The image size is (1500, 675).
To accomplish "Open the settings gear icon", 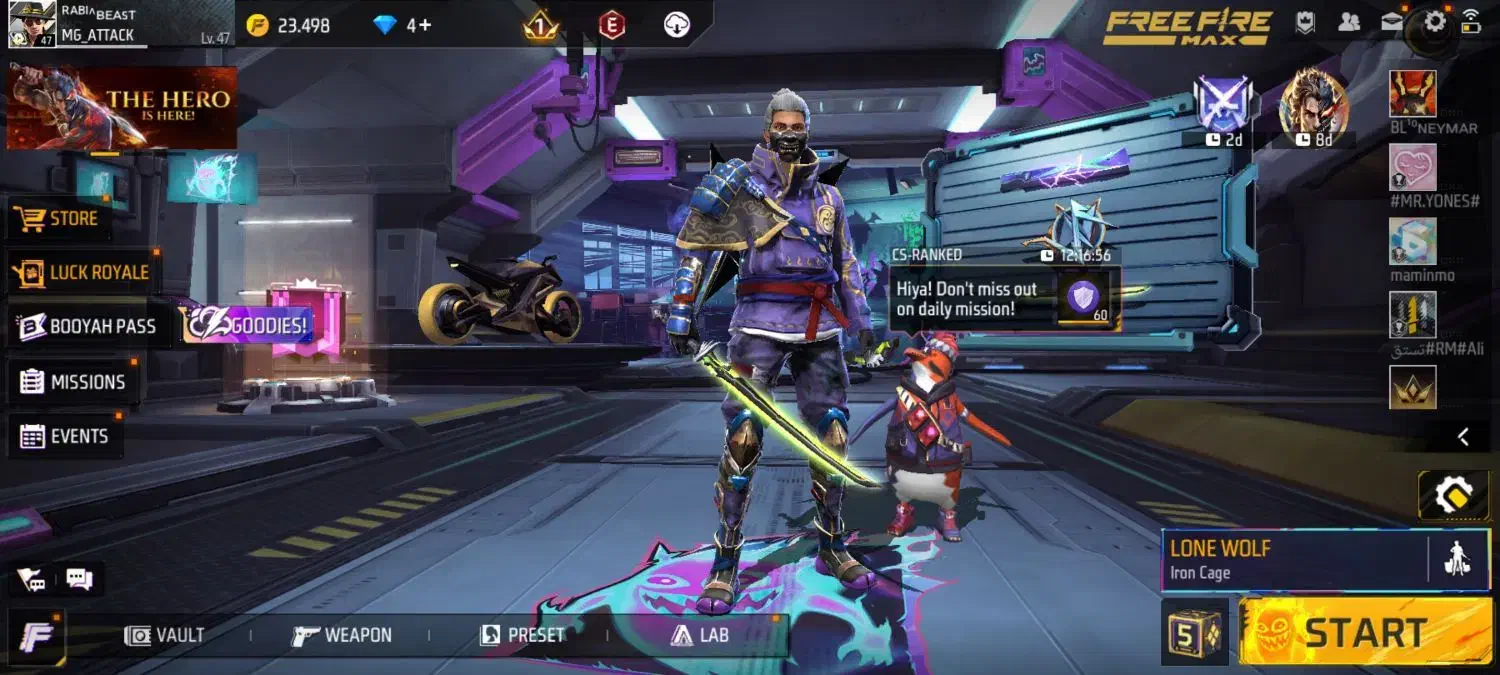I will [x=1435, y=22].
